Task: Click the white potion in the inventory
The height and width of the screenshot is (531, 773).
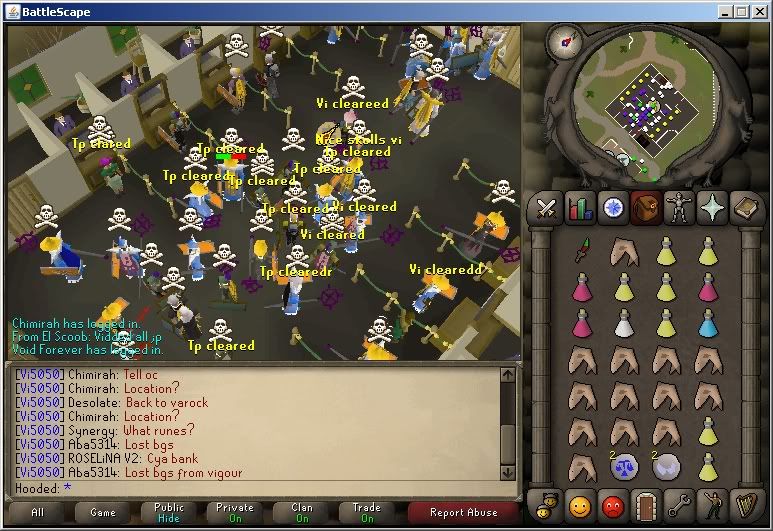Action: click(625, 324)
